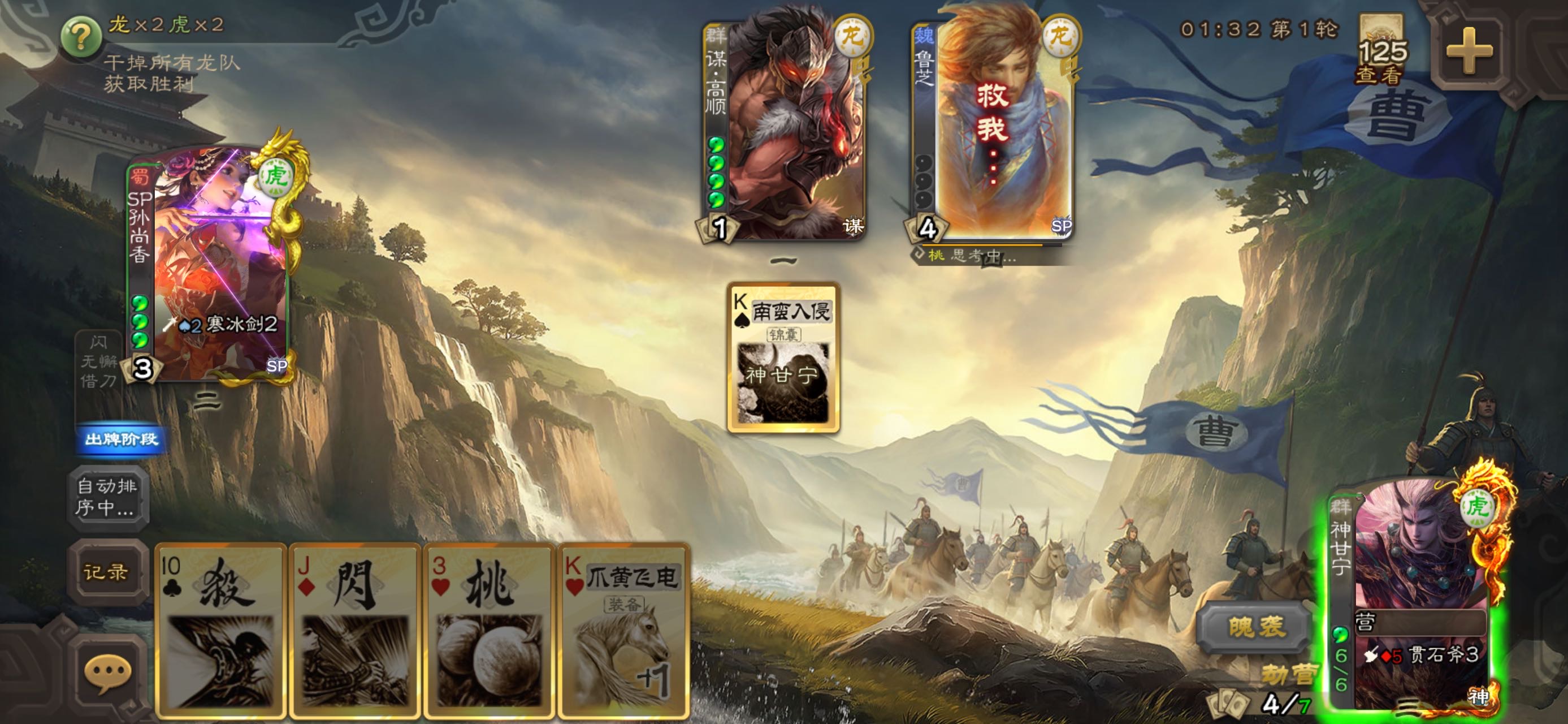
Task: Select 谋·高顺 character portrait
Action: (x=785, y=128)
